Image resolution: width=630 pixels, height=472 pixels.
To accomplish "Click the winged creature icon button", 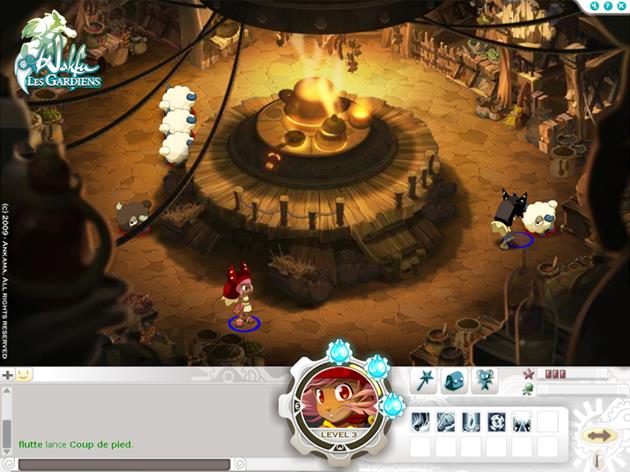I will pos(485,380).
